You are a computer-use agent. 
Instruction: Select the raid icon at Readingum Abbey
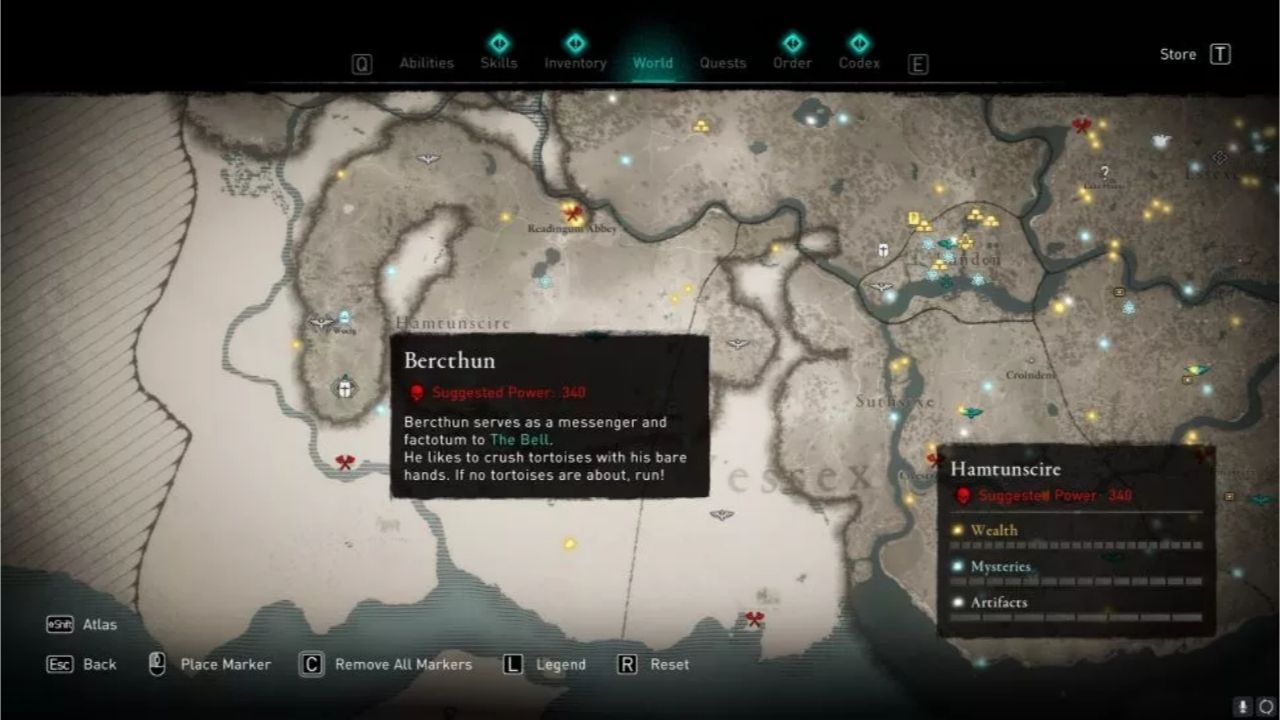(x=571, y=213)
